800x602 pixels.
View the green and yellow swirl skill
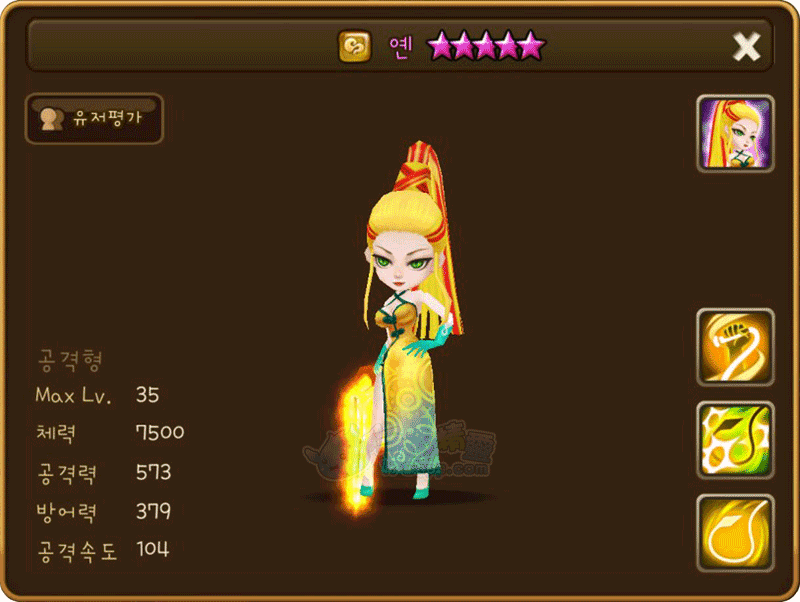point(735,440)
